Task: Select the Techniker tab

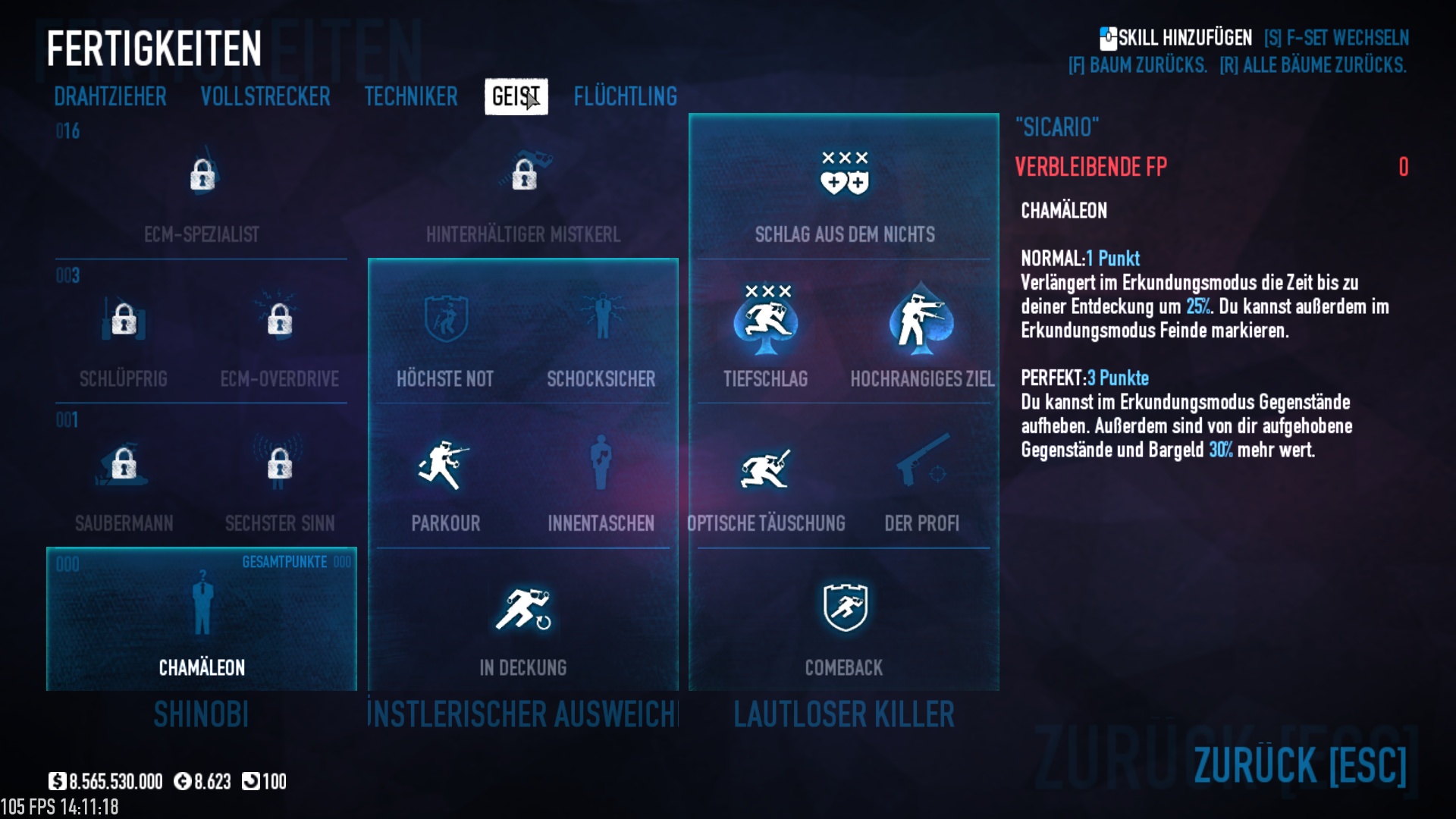Action: pos(411,96)
